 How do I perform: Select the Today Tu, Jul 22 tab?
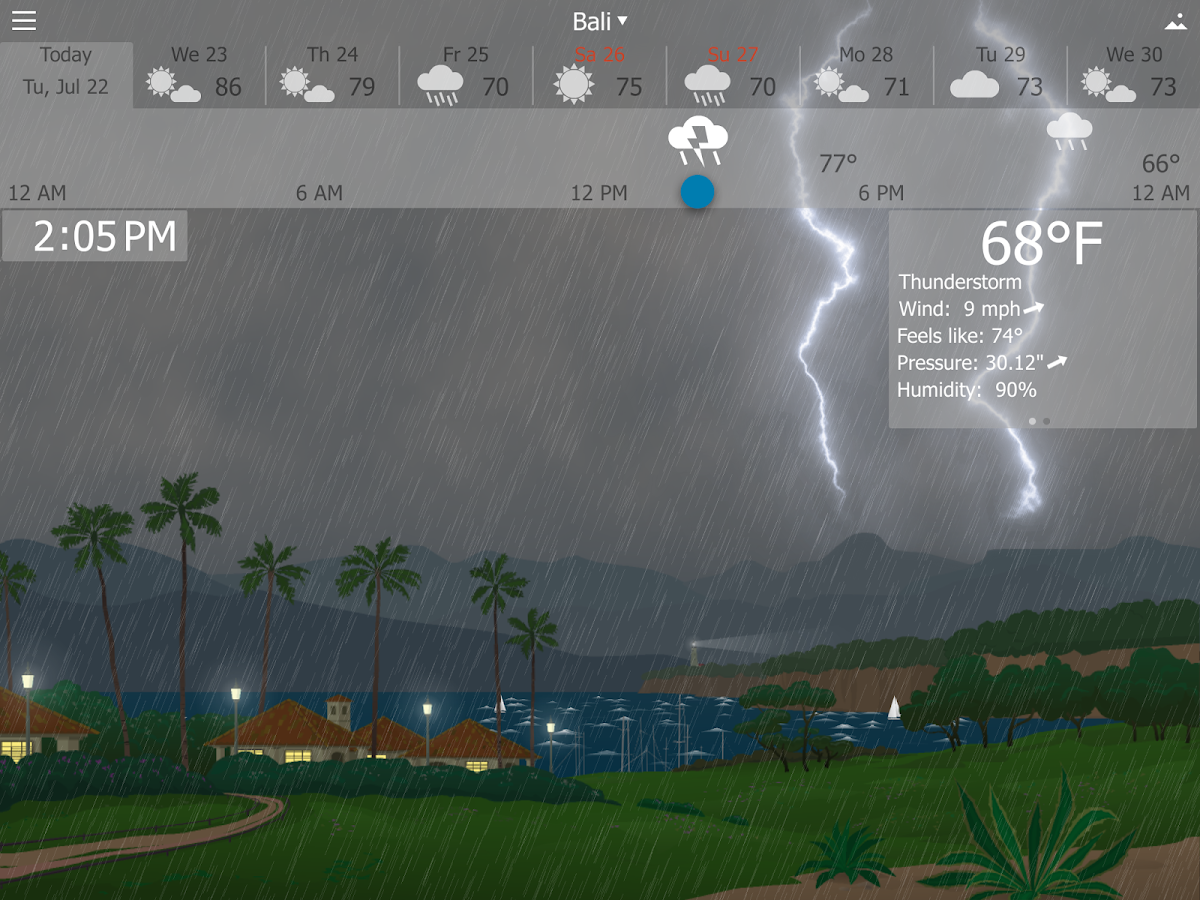pos(66,72)
